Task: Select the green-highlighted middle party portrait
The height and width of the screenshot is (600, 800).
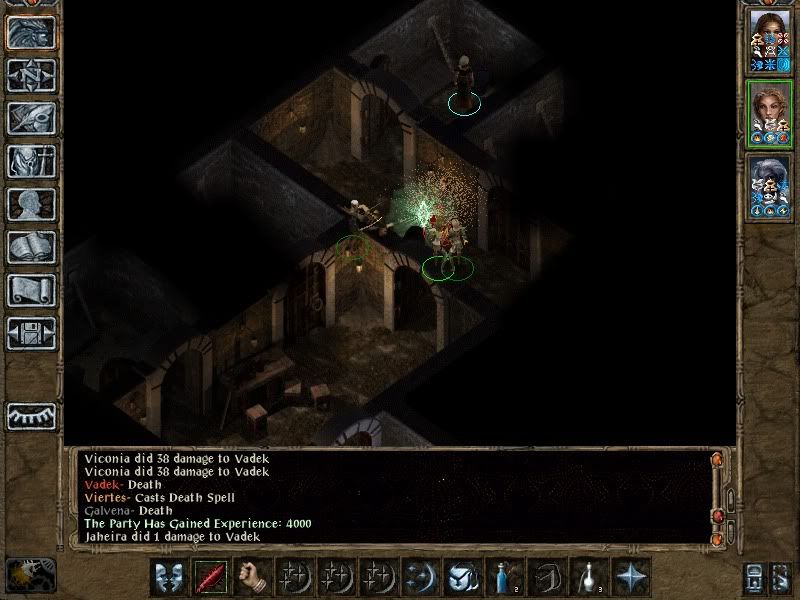Action: [x=770, y=113]
